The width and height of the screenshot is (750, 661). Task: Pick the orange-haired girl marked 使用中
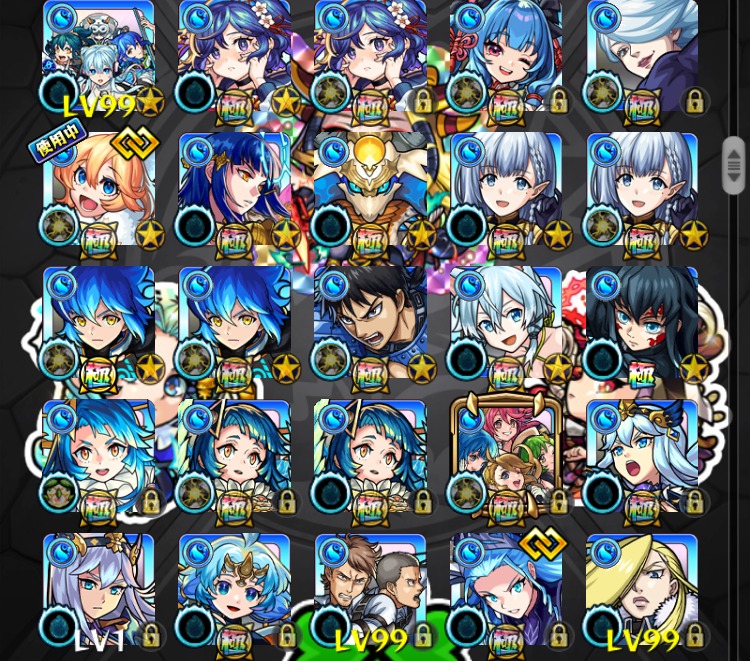(x=99, y=190)
